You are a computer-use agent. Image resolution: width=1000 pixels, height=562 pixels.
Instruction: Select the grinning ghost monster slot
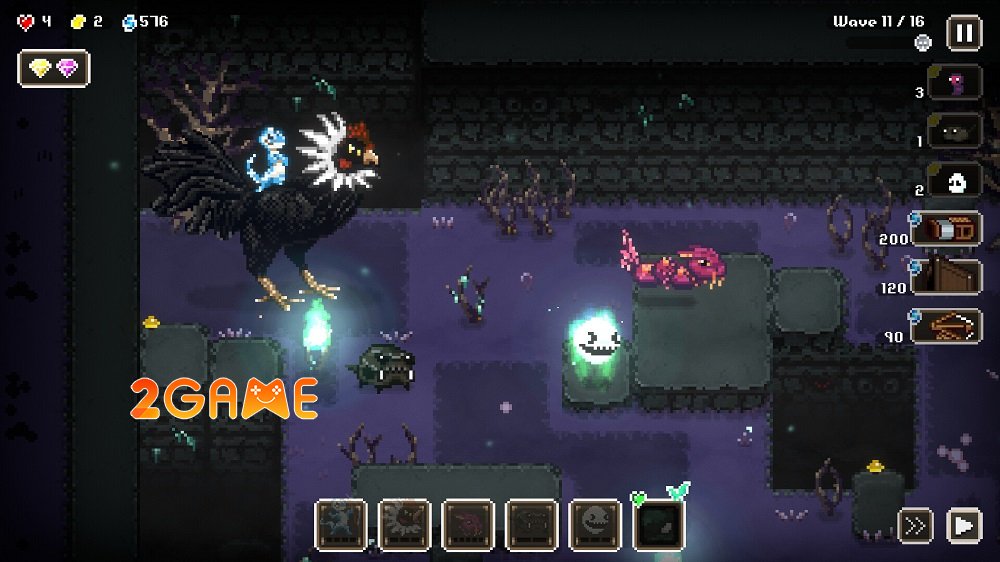pyautogui.click(x=596, y=525)
